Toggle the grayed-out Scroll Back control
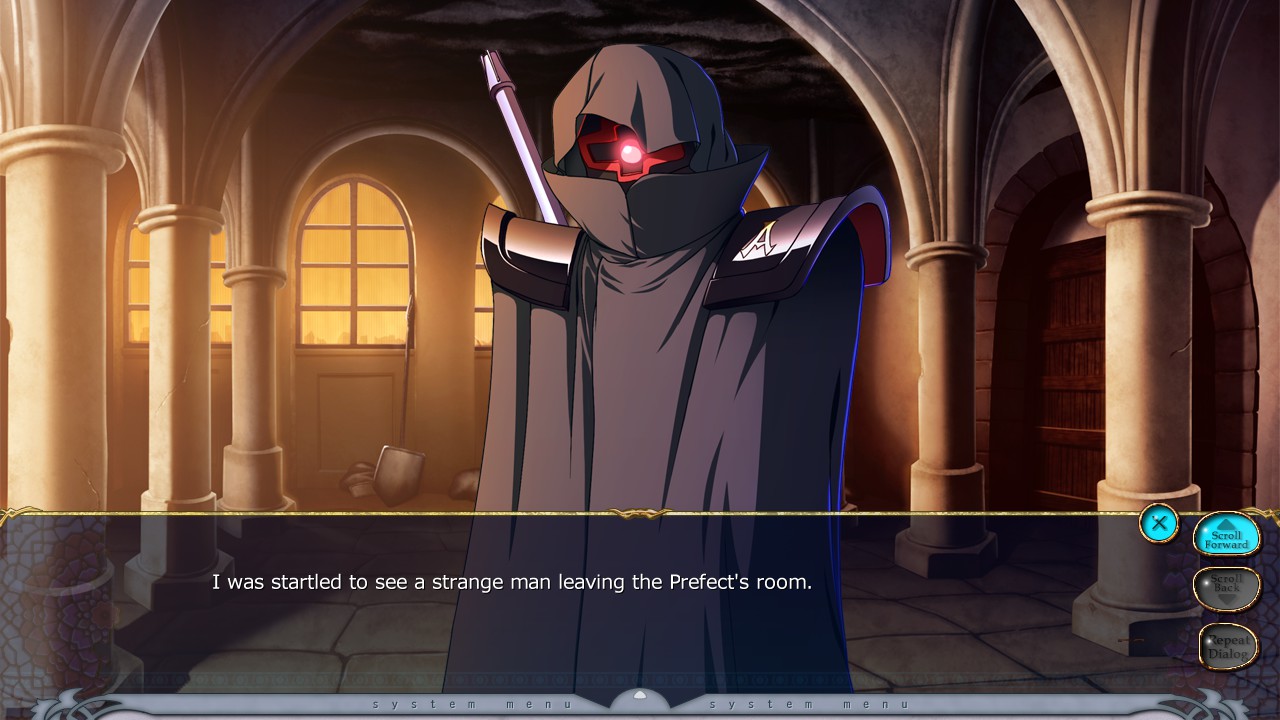 pos(1227,589)
